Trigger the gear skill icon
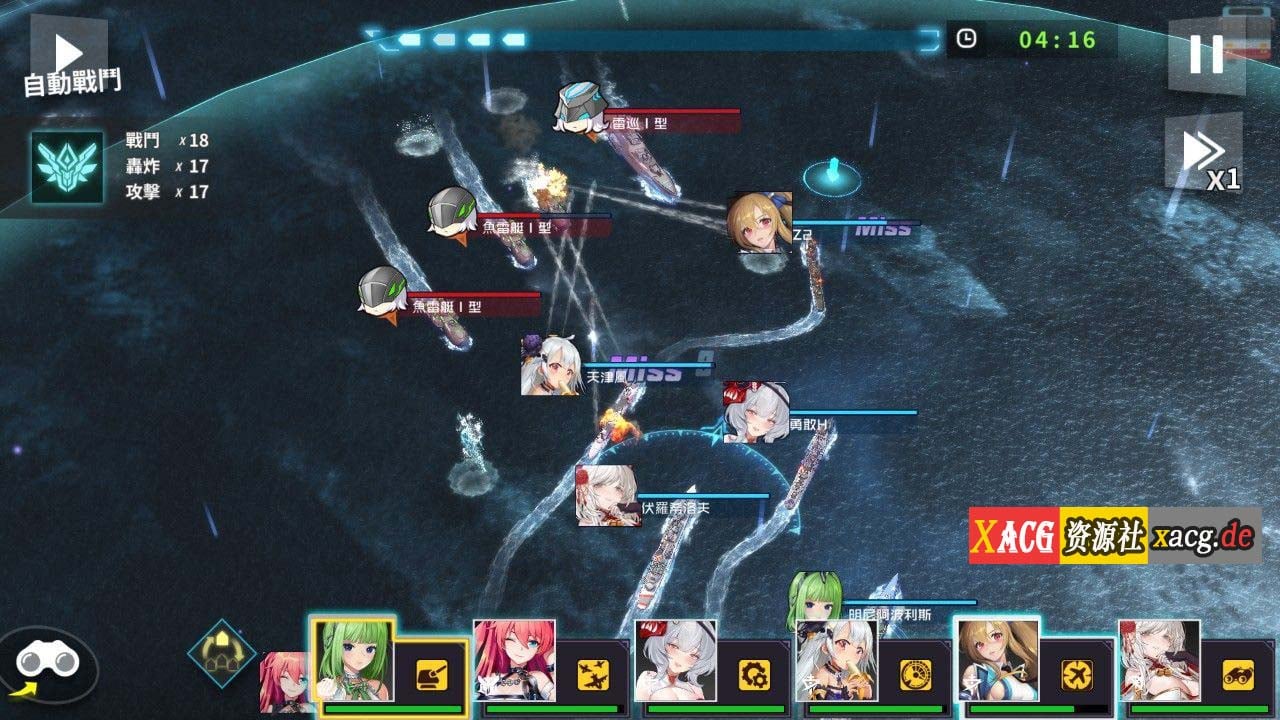This screenshot has width=1280, height=720. (x=754, y=675)
